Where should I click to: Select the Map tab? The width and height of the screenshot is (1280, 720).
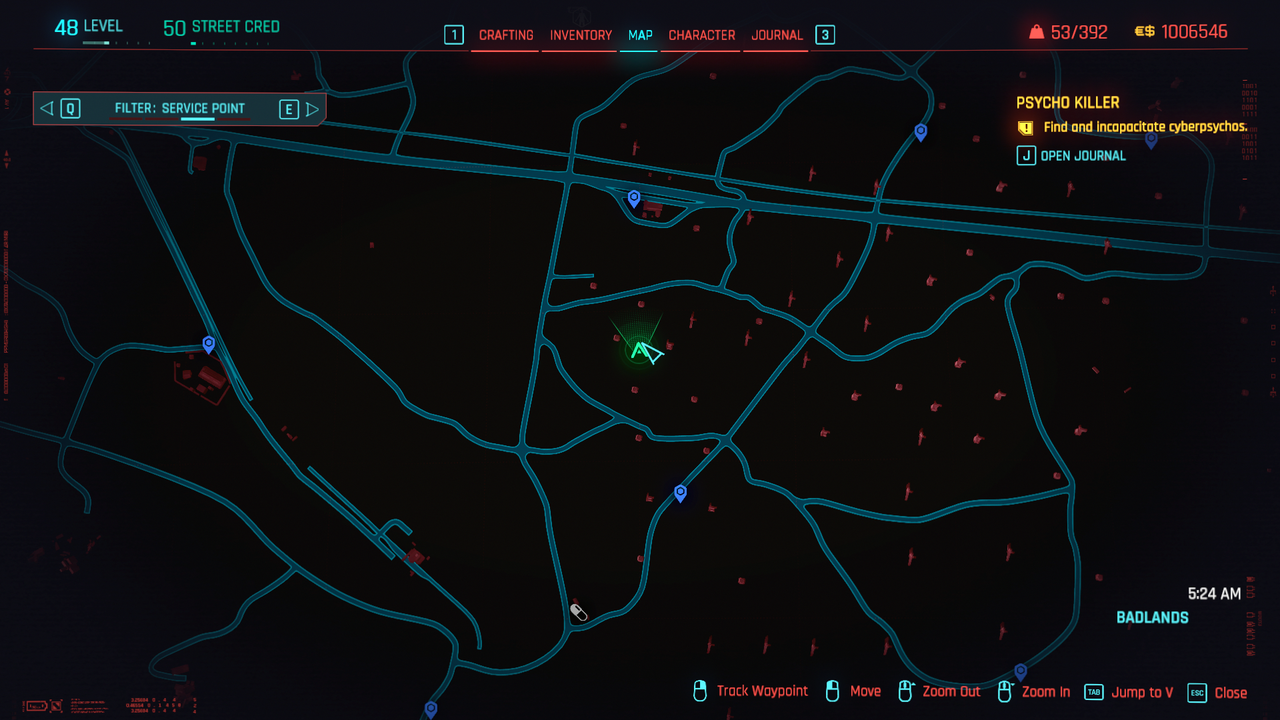(x=640, y=35)
